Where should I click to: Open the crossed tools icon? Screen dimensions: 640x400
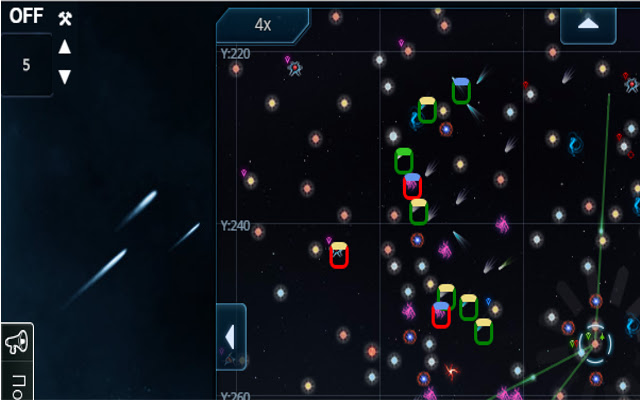(x=65, y=19)
